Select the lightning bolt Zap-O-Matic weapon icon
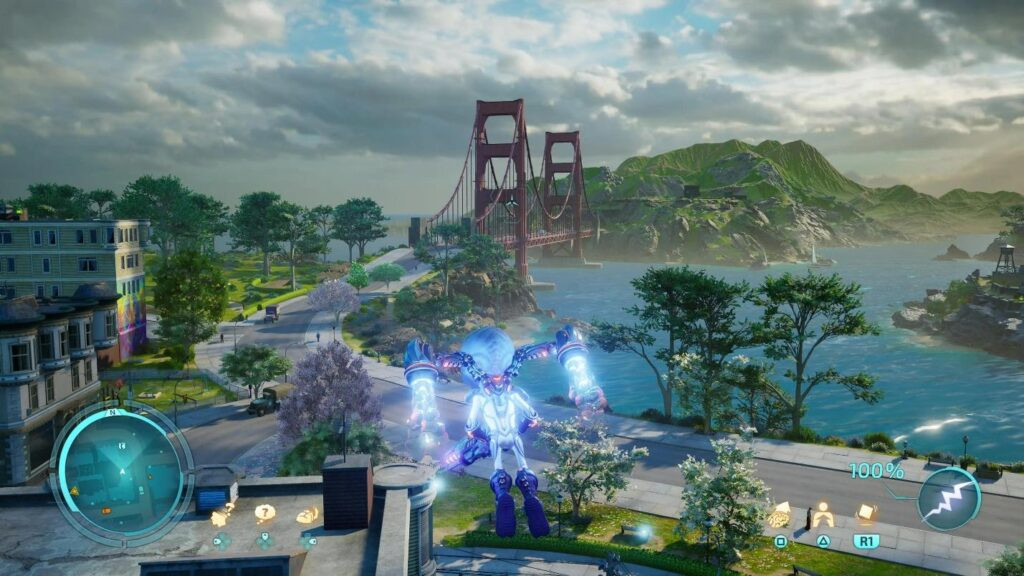1024x576 pixels. click(x=948, y=499)
